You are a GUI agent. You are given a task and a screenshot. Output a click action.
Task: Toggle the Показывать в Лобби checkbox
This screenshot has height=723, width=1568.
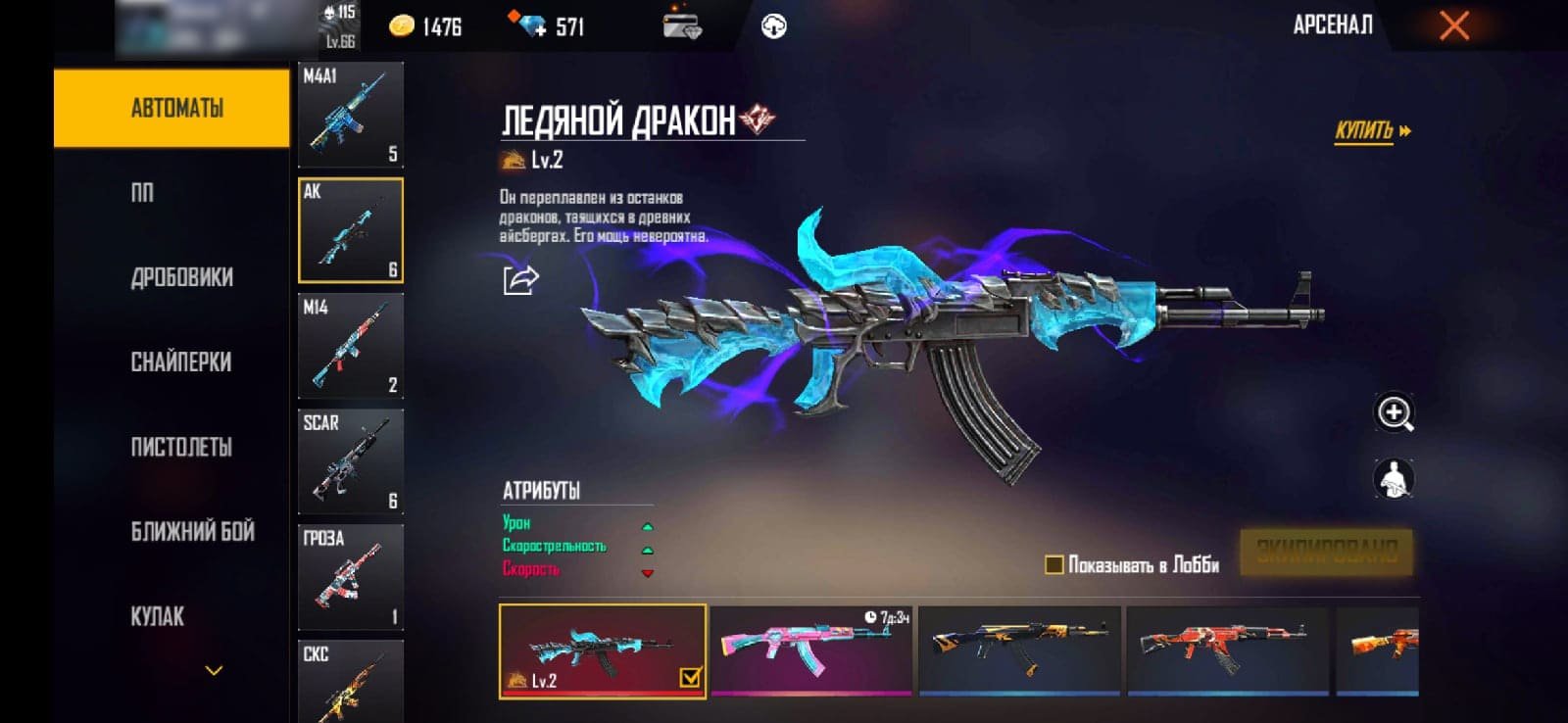1054,564
